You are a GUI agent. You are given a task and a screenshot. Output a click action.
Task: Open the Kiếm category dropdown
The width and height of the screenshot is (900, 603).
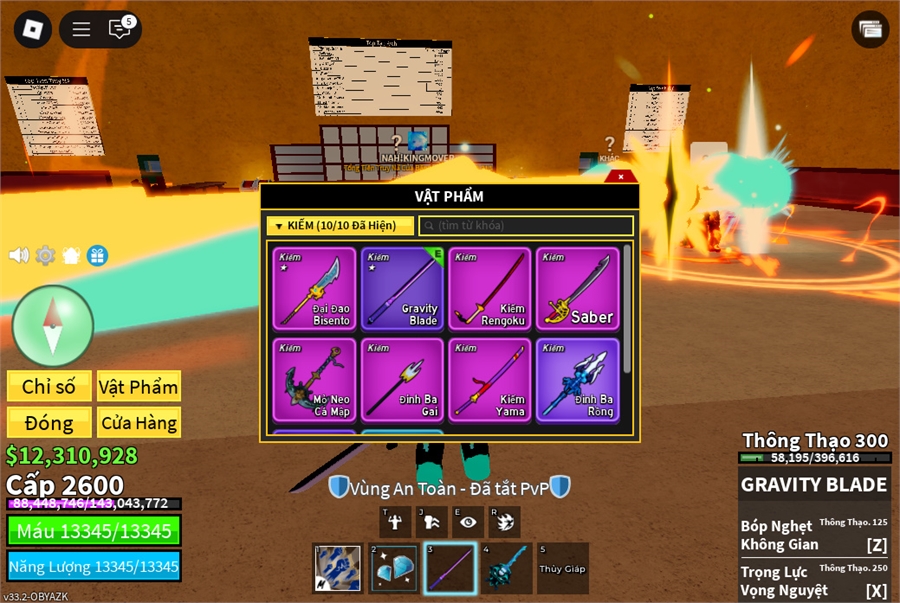pyautogui.click(x=340, y=226)
